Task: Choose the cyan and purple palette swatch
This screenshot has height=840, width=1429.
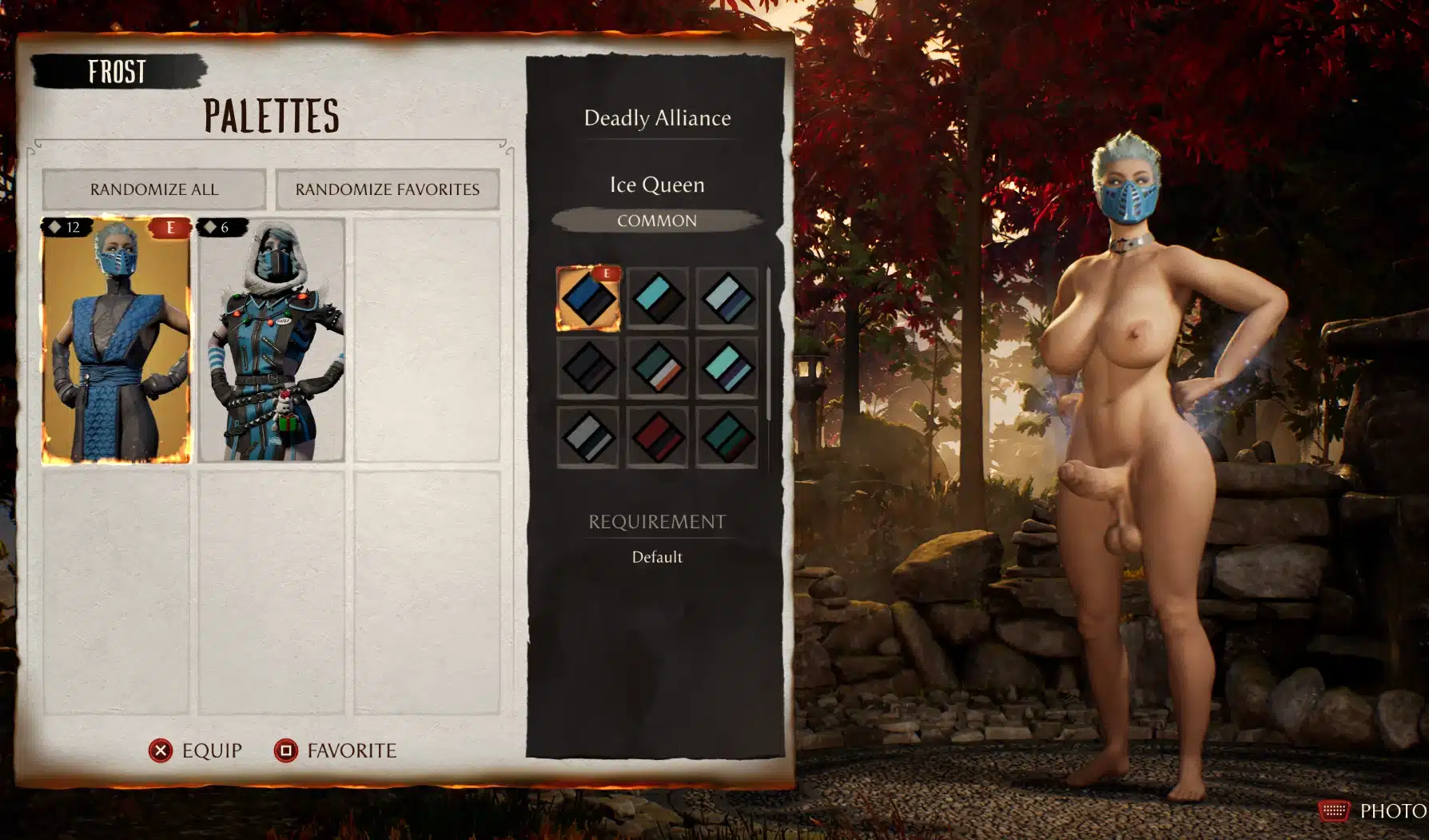Action: point(726,368)
